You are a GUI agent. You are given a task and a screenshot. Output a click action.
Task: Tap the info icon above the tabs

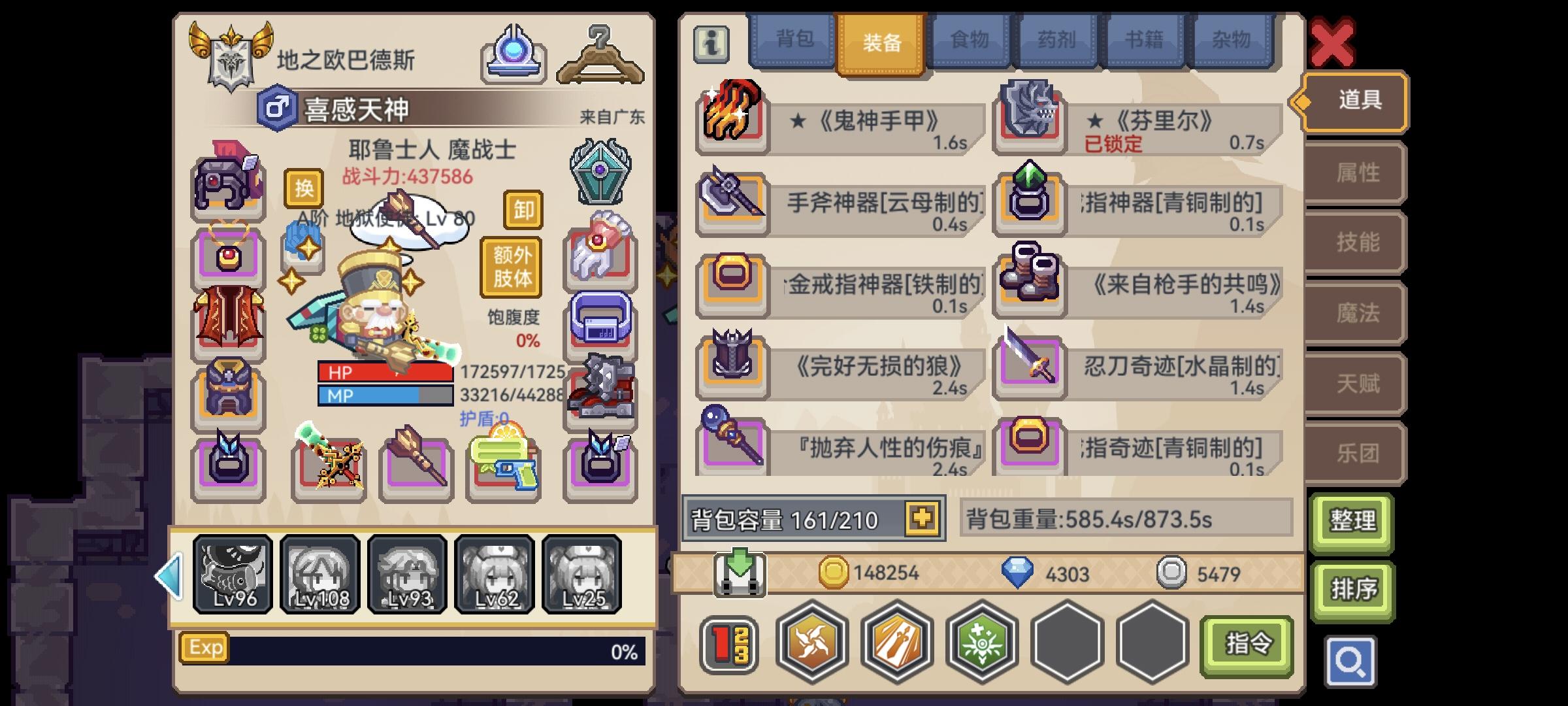pyautogui.click(x=711, y=44)
